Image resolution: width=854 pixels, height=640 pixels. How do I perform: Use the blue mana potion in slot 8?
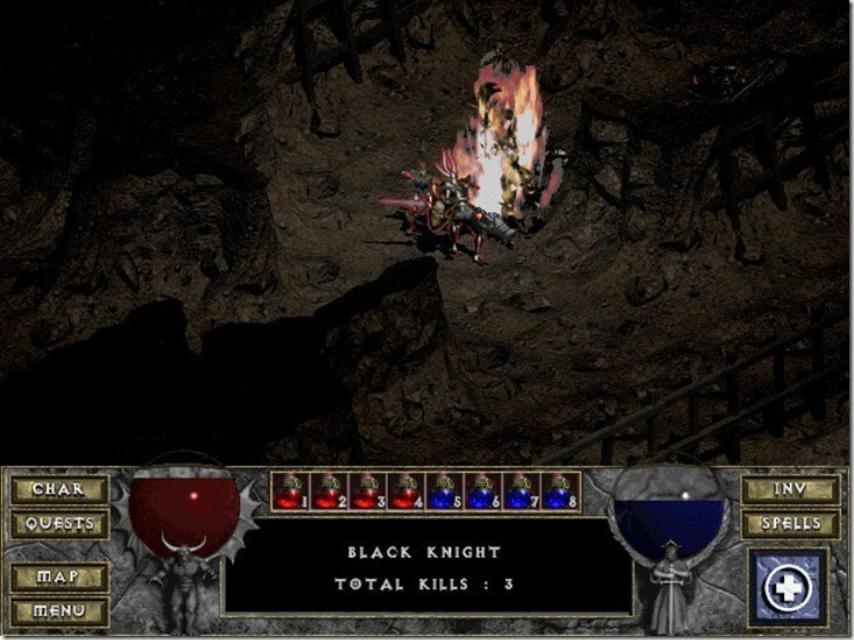click(x=559, y=492)
